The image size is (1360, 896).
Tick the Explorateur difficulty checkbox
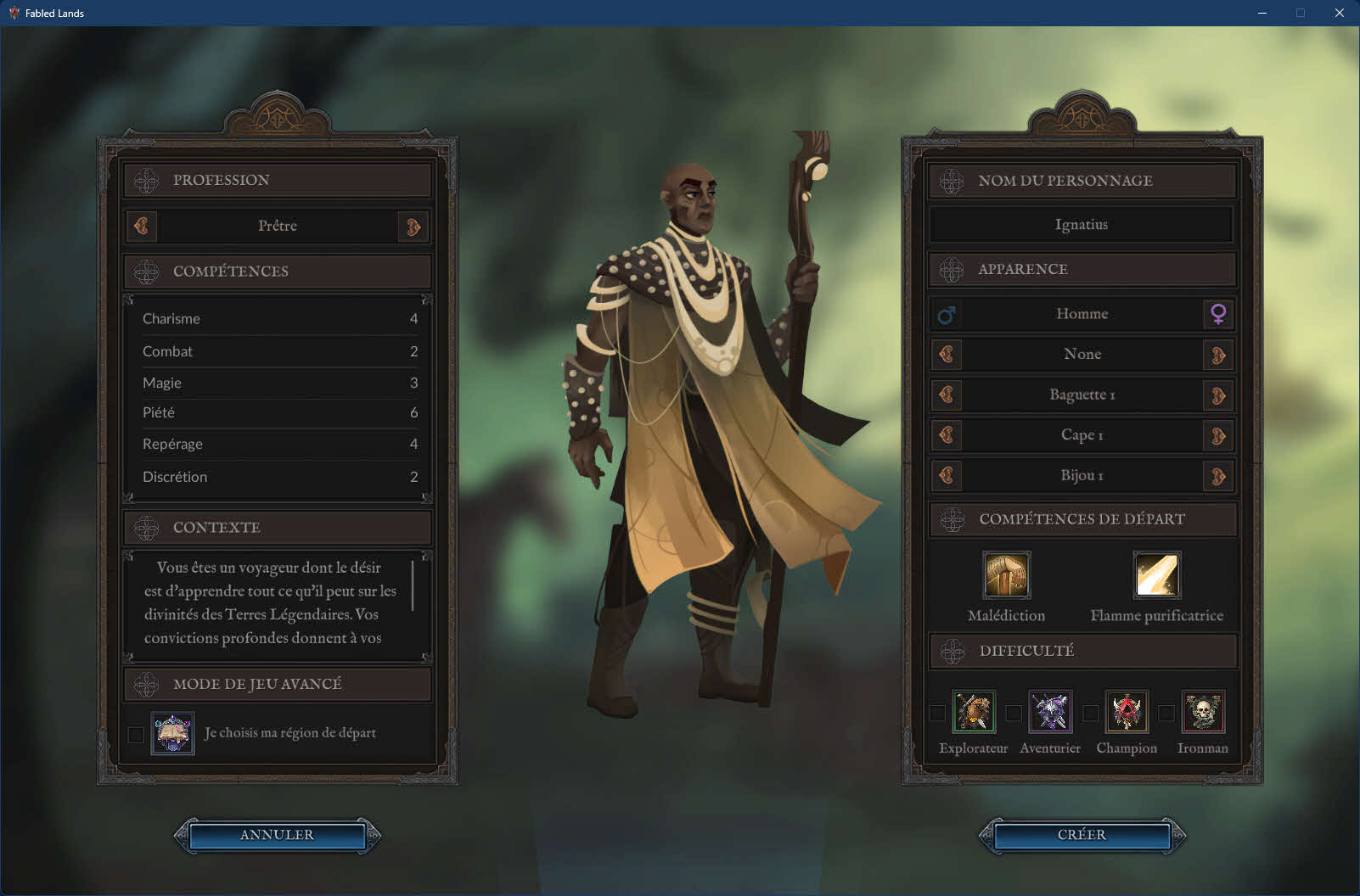click(x=937, y=713)
